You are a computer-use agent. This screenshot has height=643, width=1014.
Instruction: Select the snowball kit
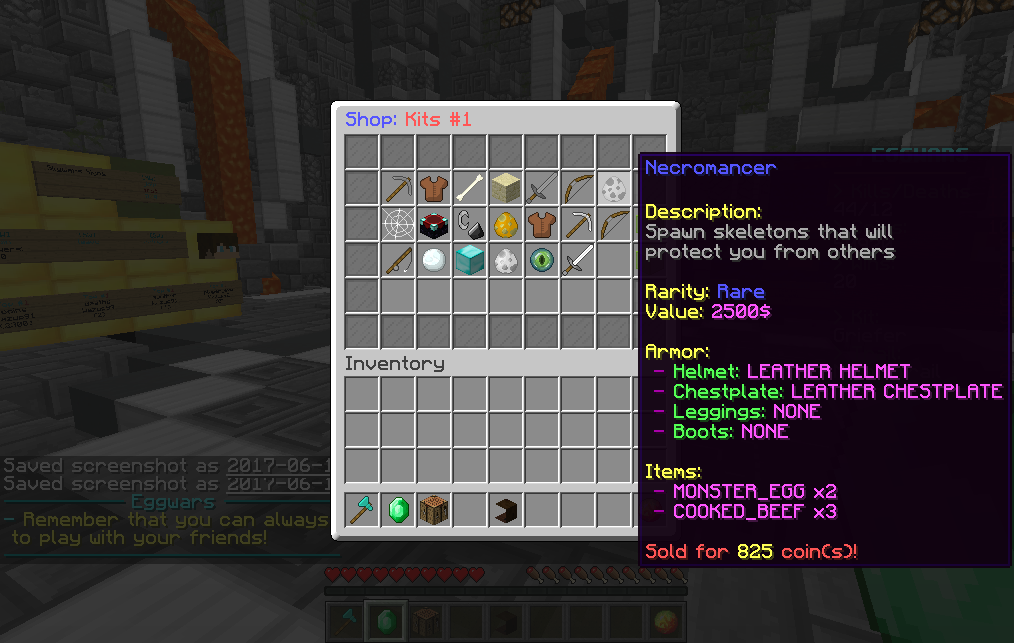[434, 259]
